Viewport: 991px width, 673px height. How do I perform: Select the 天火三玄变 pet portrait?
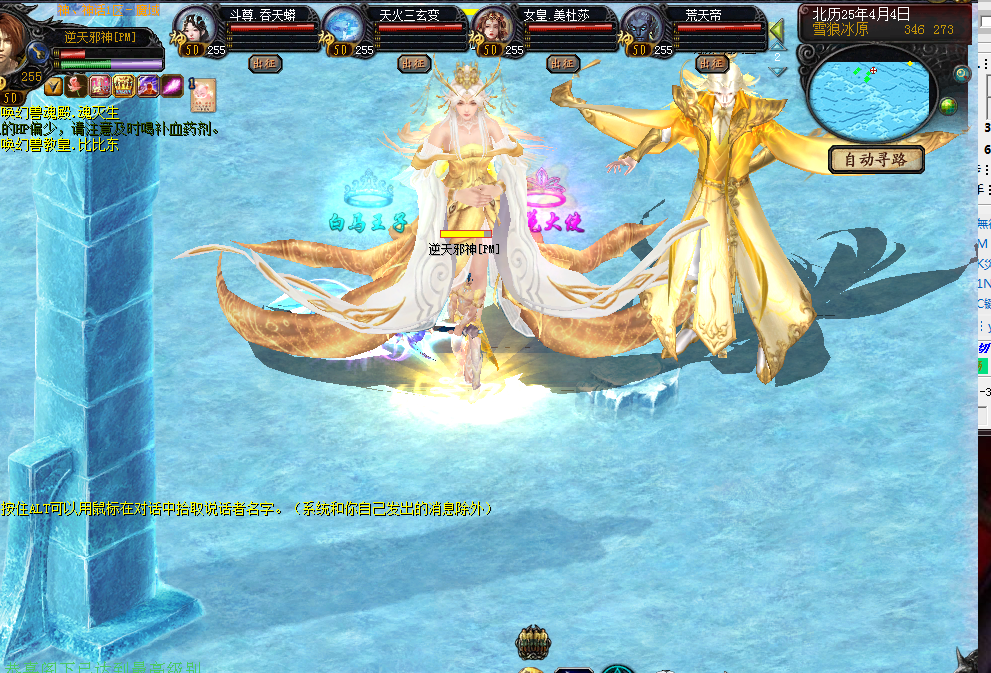[x=345, y=27]
